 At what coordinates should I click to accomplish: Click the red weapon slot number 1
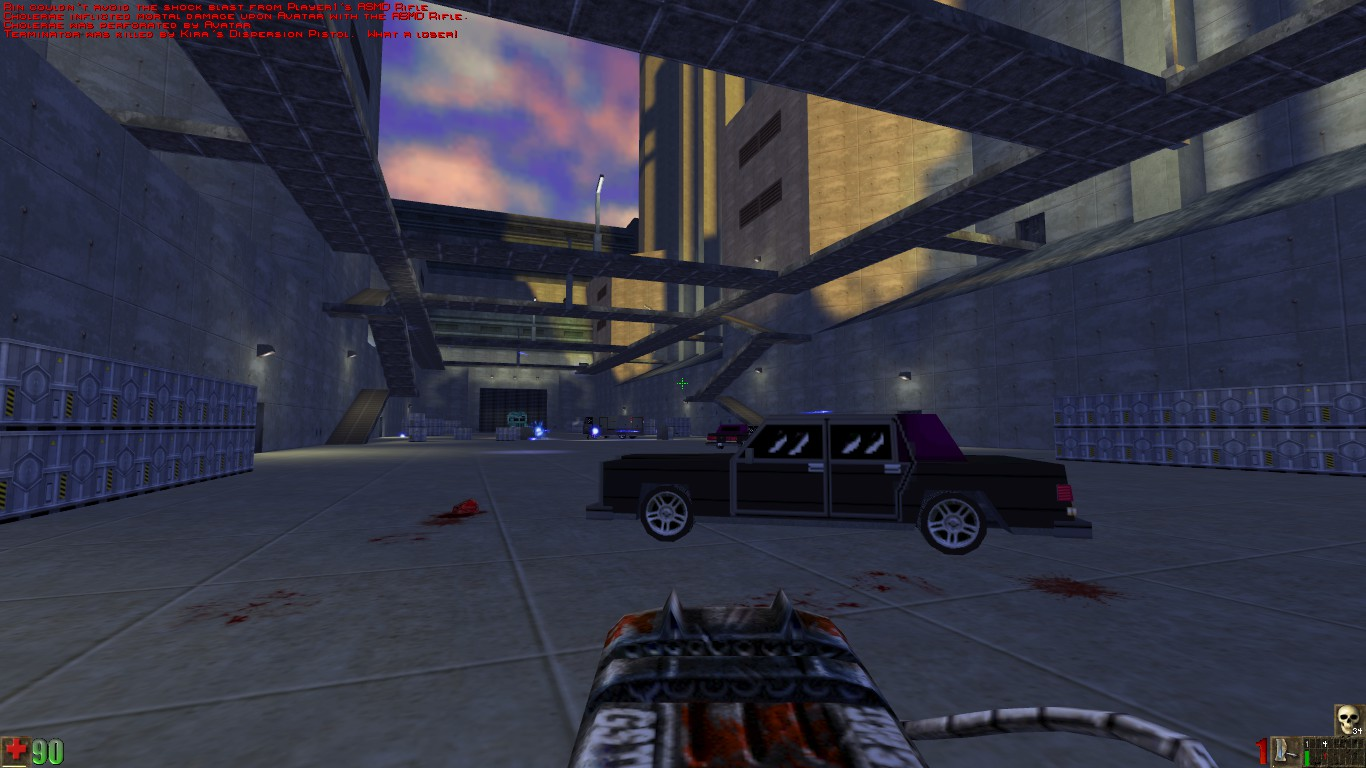[x=1261, y=752]
